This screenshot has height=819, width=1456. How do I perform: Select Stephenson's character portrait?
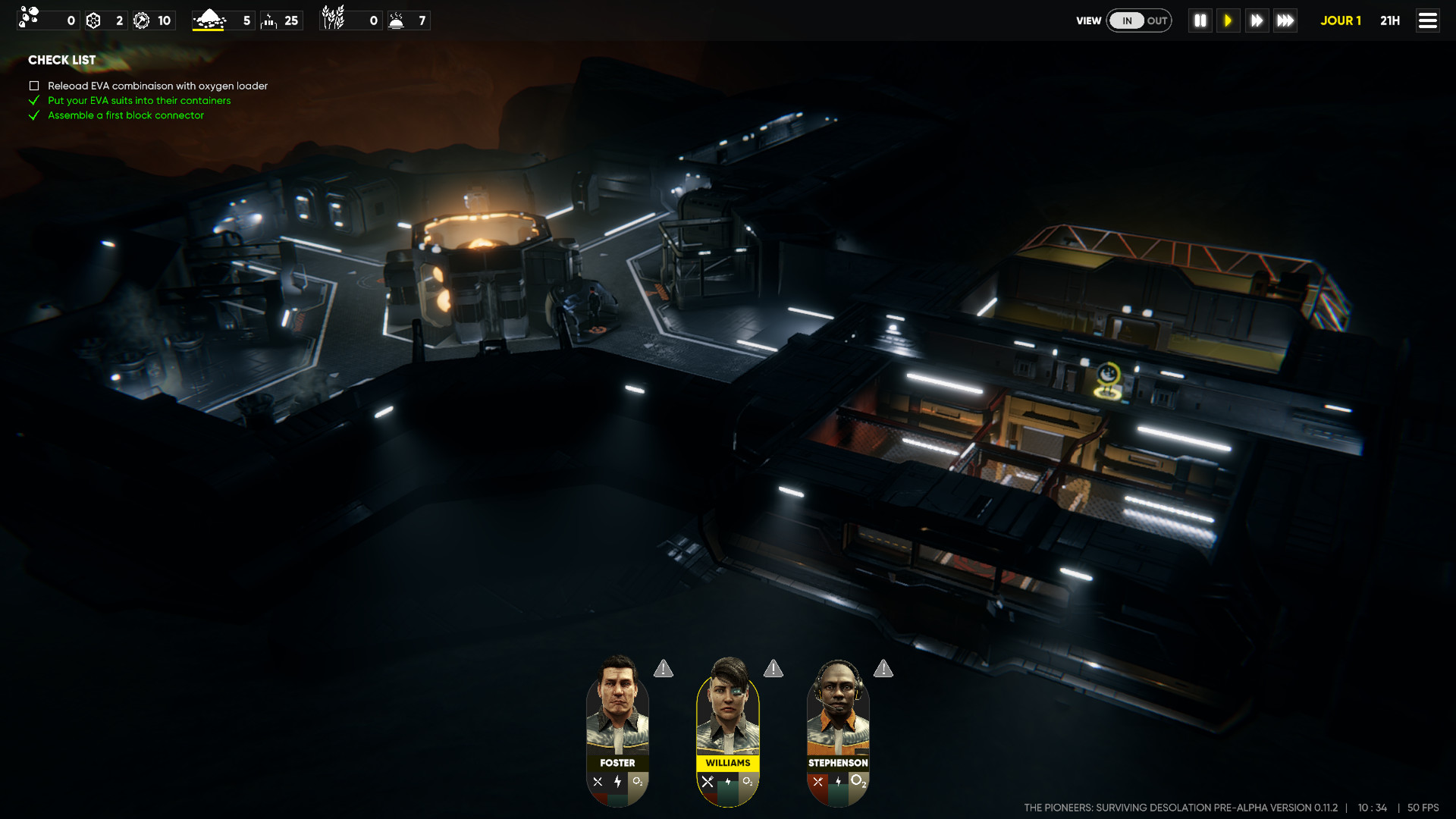click(x=837, y=709)
